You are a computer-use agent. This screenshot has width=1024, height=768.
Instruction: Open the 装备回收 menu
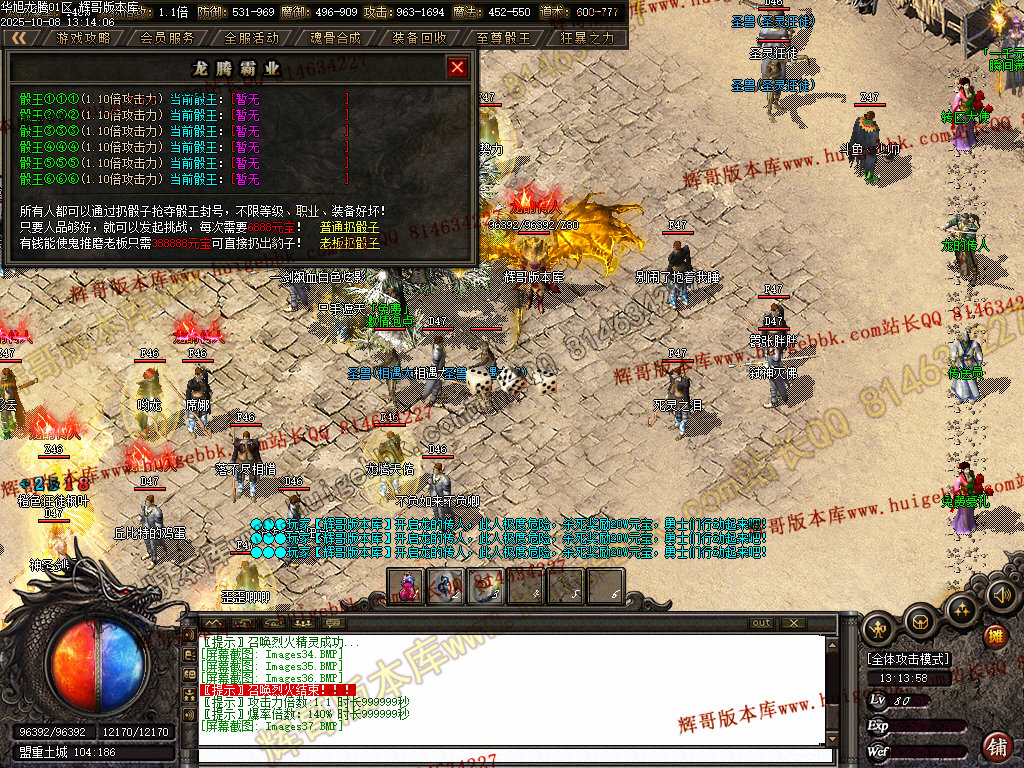[x=419, y=38]
